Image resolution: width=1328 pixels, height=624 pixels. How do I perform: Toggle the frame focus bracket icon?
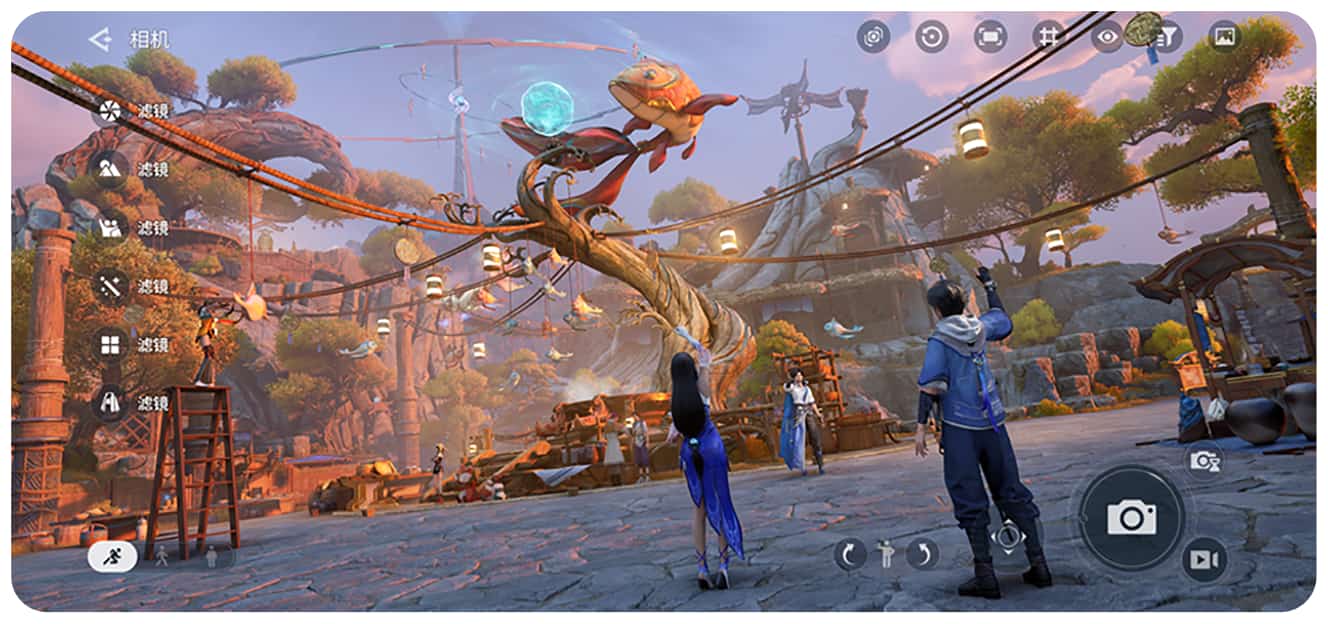pyautogui.click(x=990, y=37)
